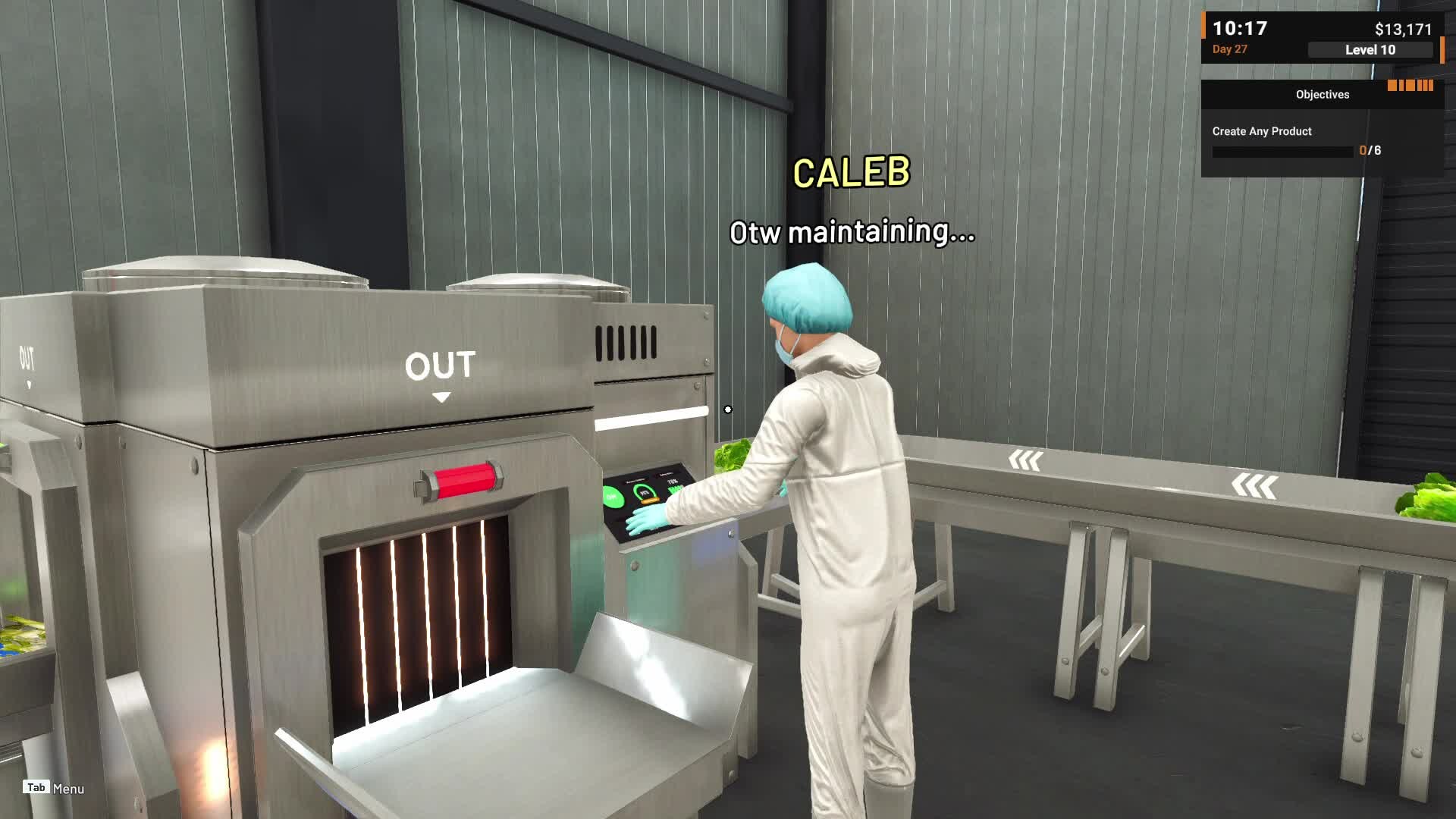Viewport: 1456px width, 819px height.
Task: Select the Create Any Product objective text
Action: click(1261, 131)
